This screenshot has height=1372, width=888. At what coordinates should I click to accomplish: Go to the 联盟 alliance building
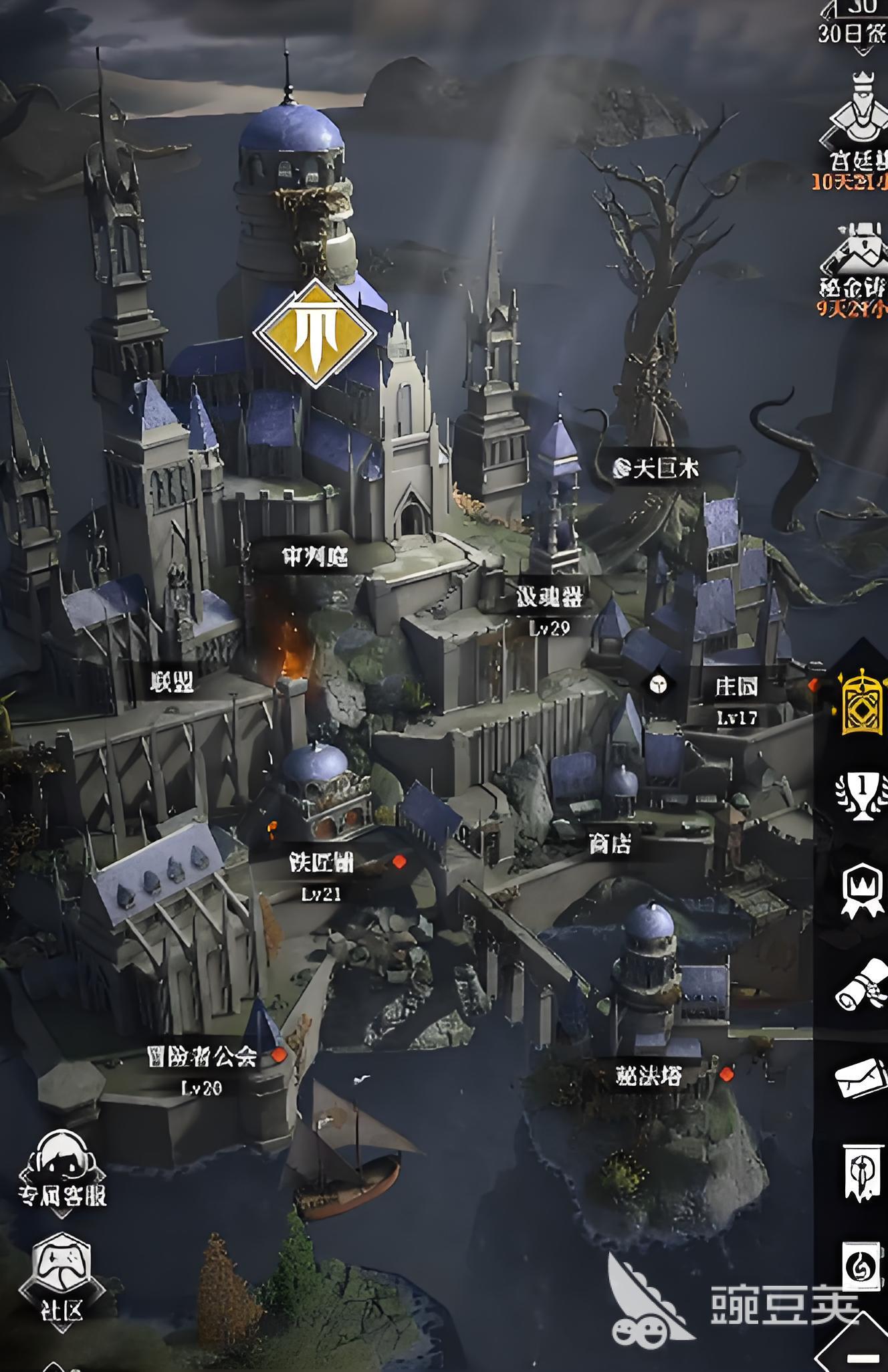pyautogui.click(x=172, y=681)
